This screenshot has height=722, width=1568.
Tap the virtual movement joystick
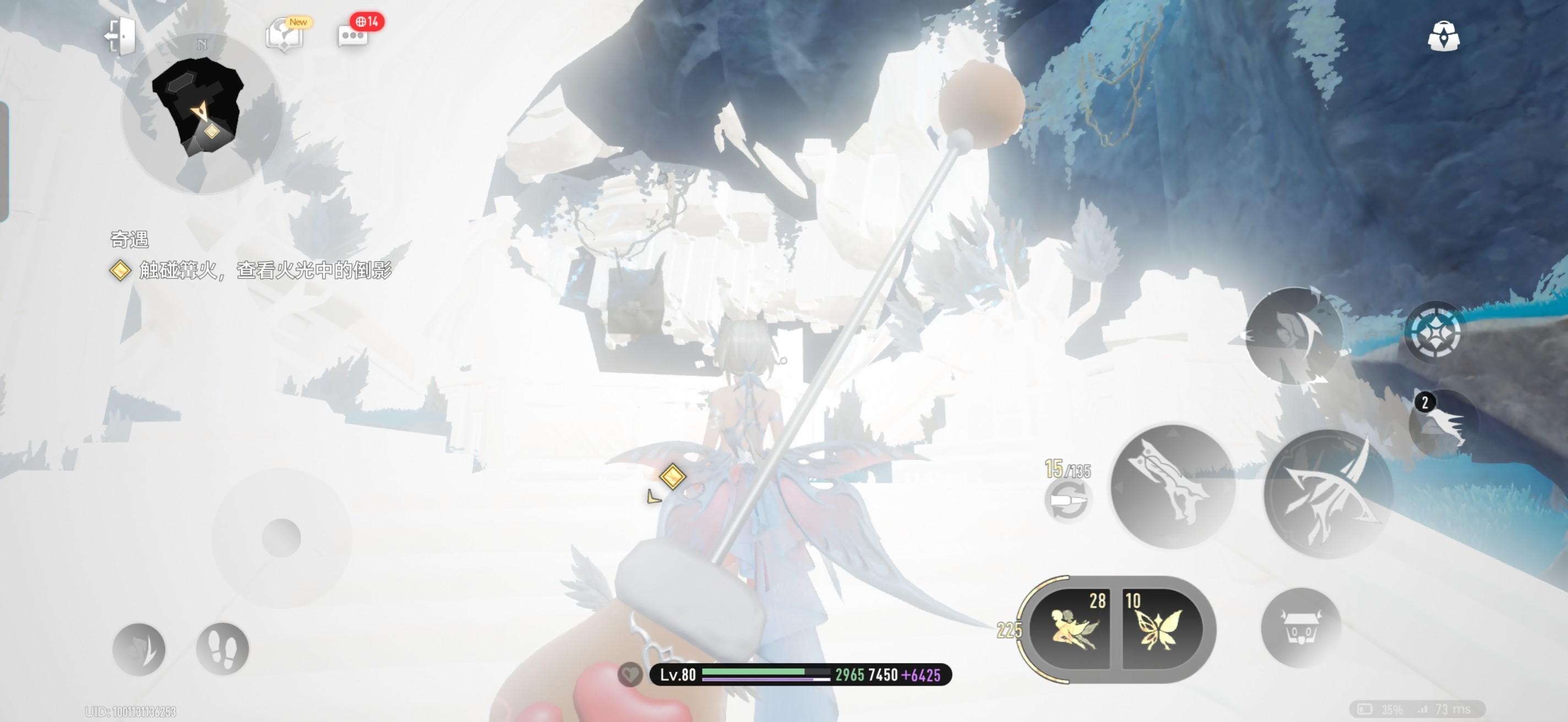coord(281,538)
